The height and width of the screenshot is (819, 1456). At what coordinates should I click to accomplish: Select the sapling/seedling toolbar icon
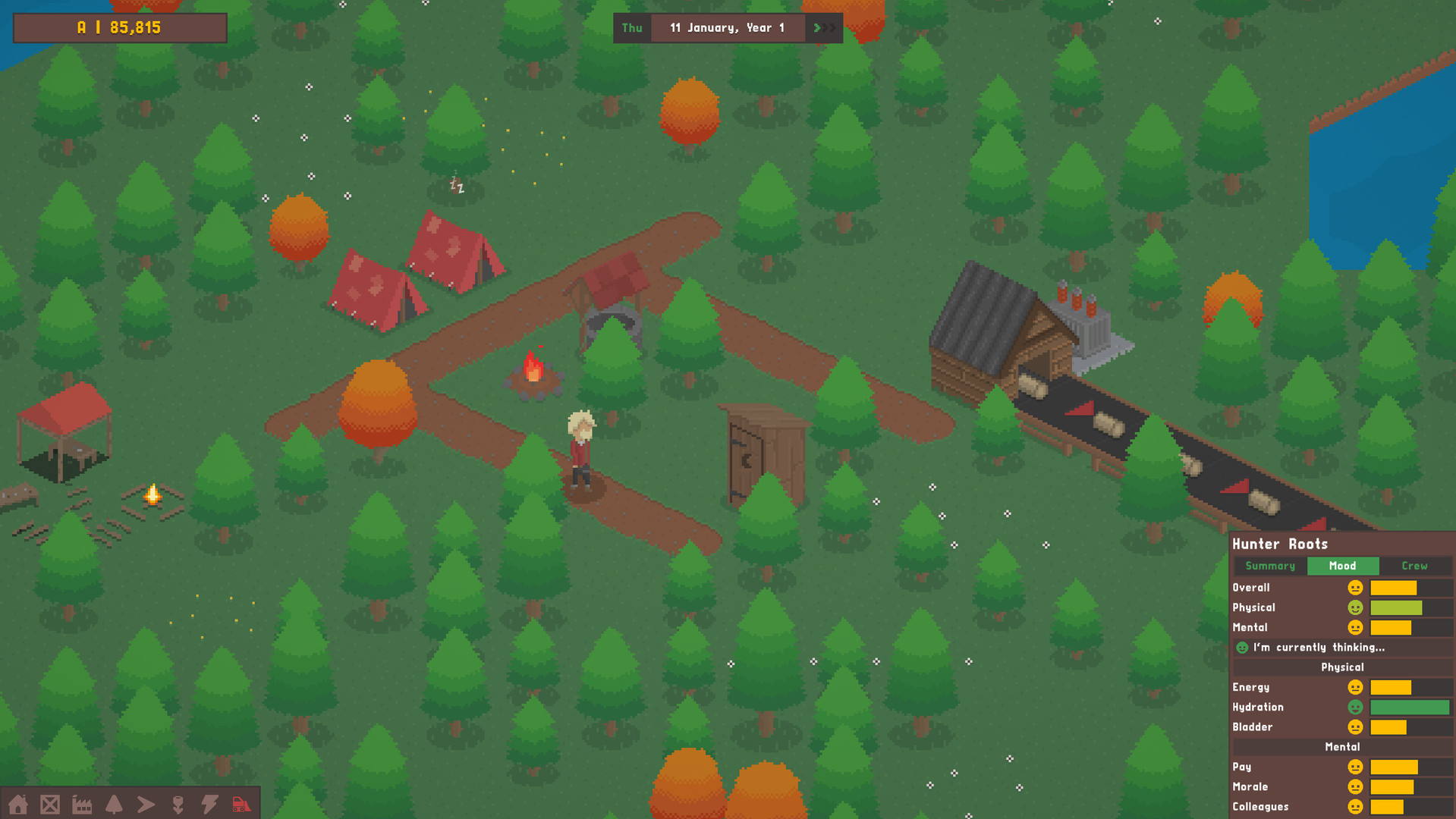178,804
